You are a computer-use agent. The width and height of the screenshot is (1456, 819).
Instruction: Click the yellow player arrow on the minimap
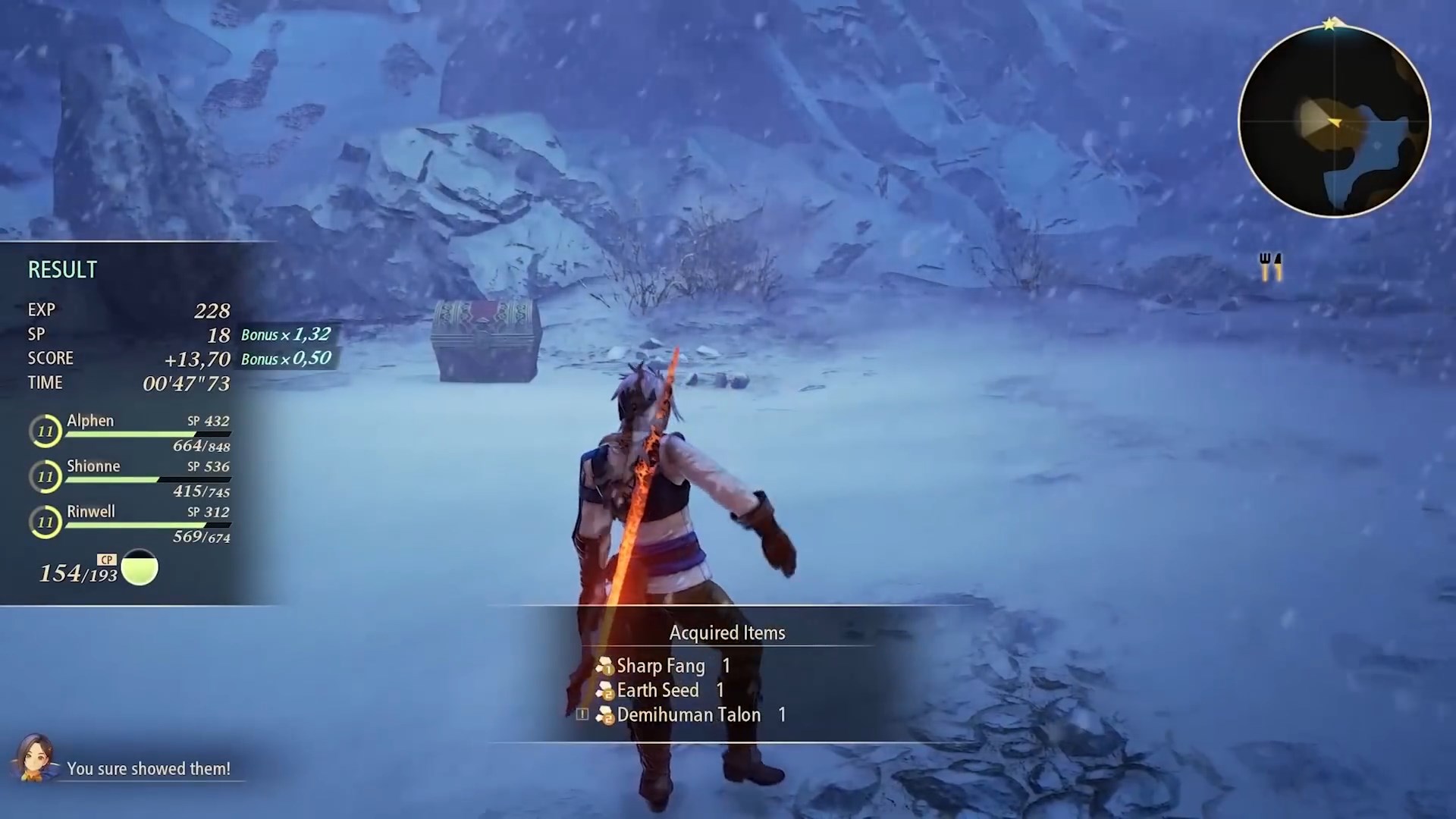1333,122
